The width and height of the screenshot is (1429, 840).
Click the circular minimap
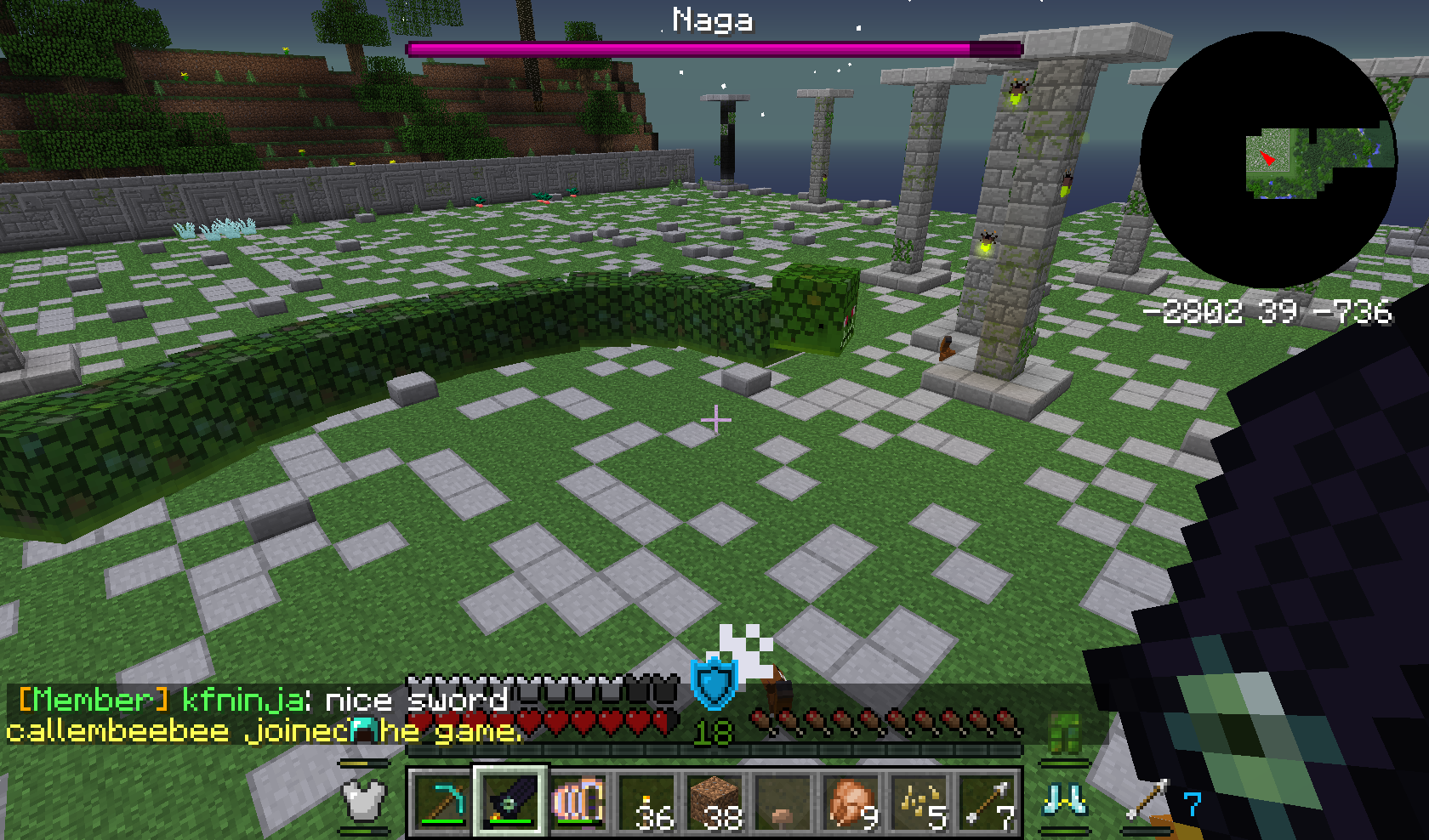(x=1267, y=160)
